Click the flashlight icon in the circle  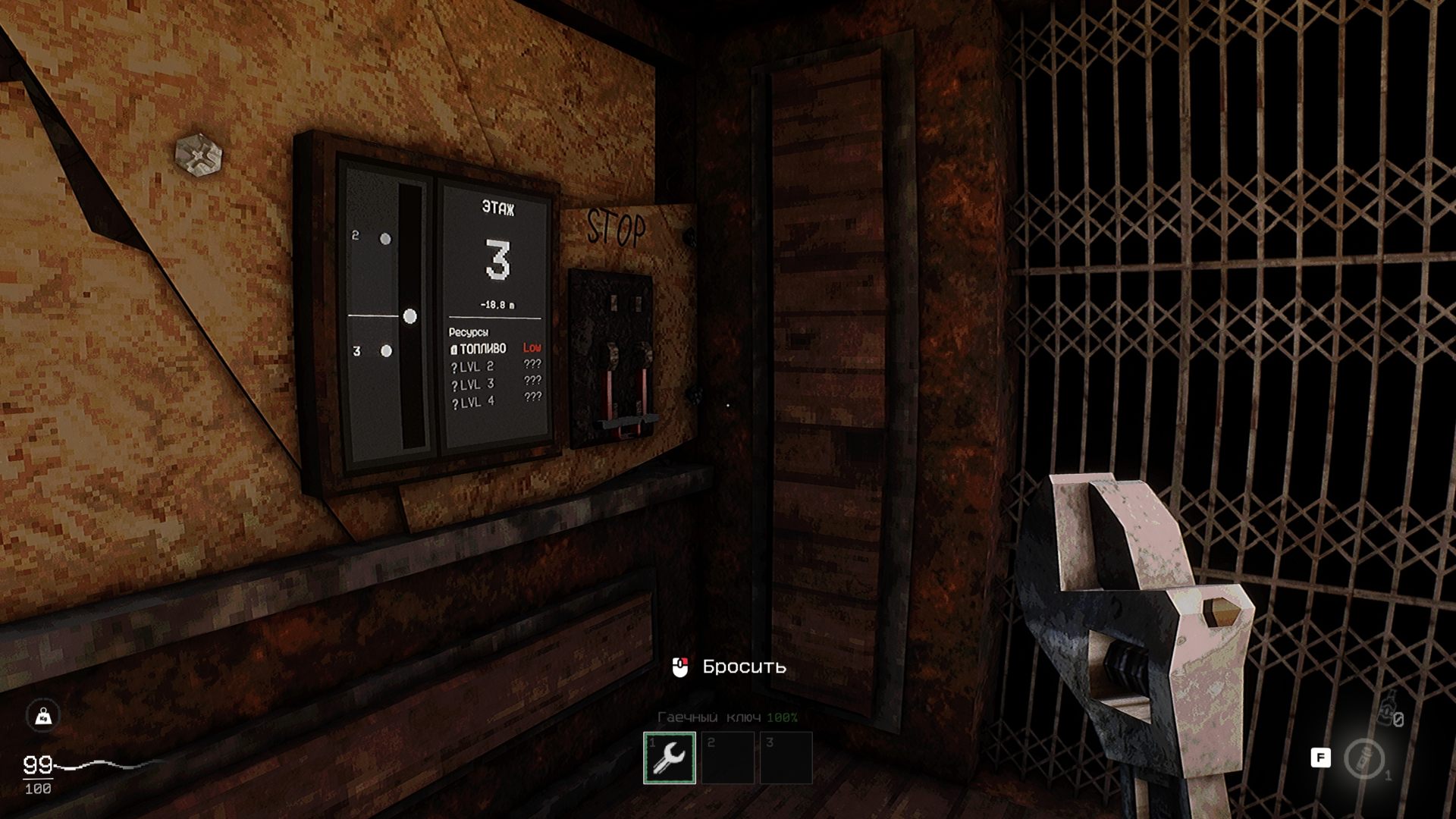point(1363,758)
